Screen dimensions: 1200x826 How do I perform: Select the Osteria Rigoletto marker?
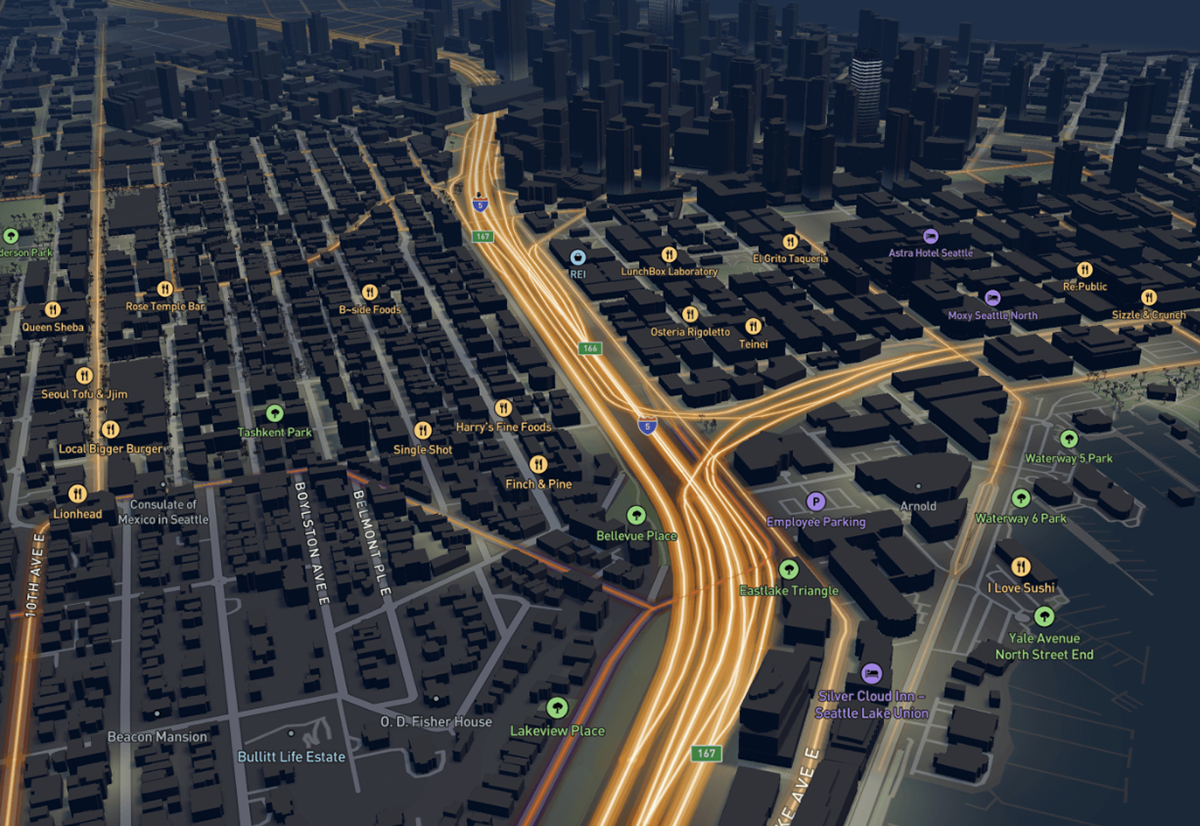tap(690, 314)
